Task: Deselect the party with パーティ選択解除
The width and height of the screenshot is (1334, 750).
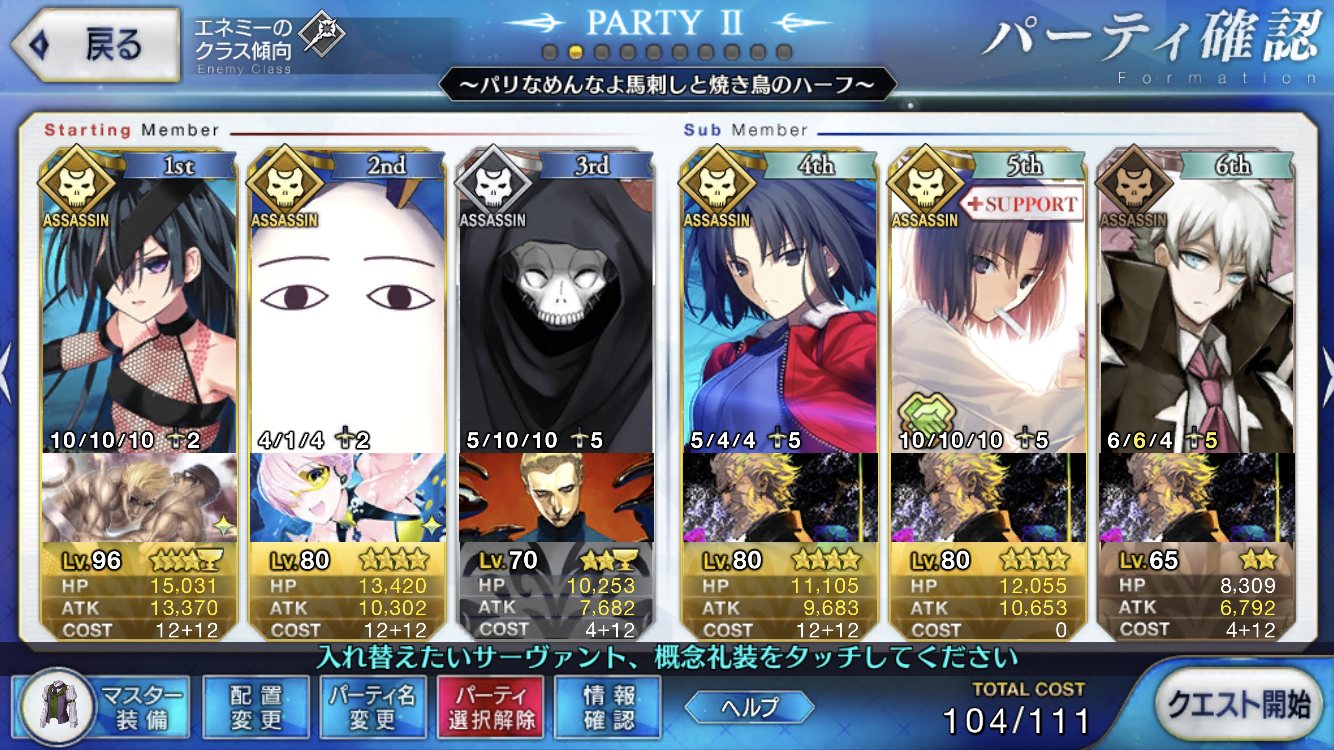Action: tap(490, 706)
